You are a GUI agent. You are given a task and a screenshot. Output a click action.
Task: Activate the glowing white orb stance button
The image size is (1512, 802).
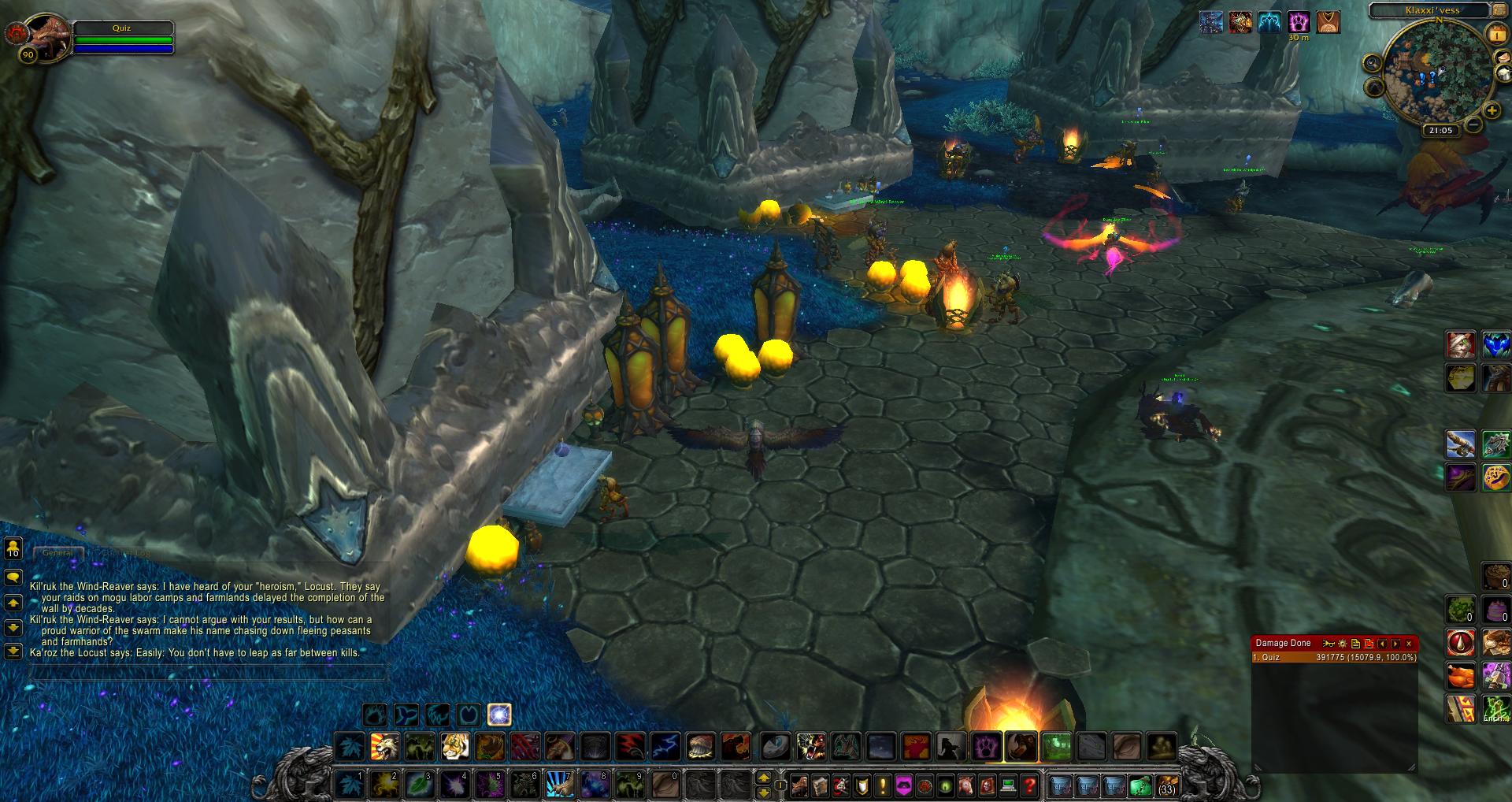pyautogui.click(x=499, y=715)
